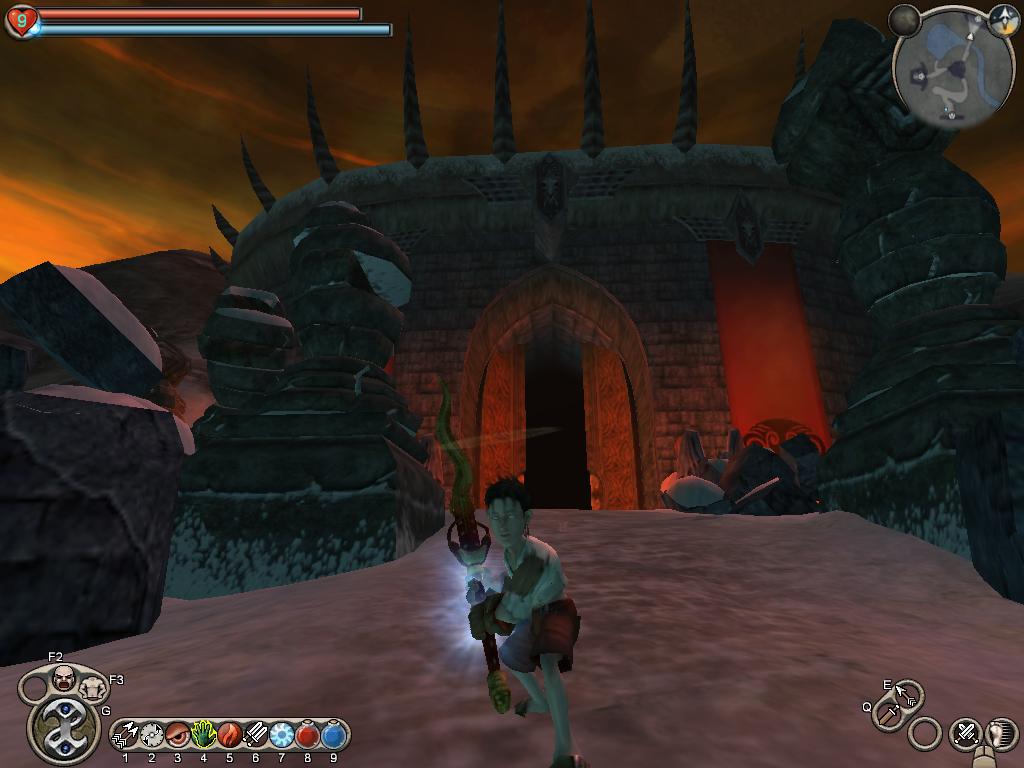This screenshot has width=1024, height=768.
Task: Use the blue mana potion
Action: pos(333,736)
